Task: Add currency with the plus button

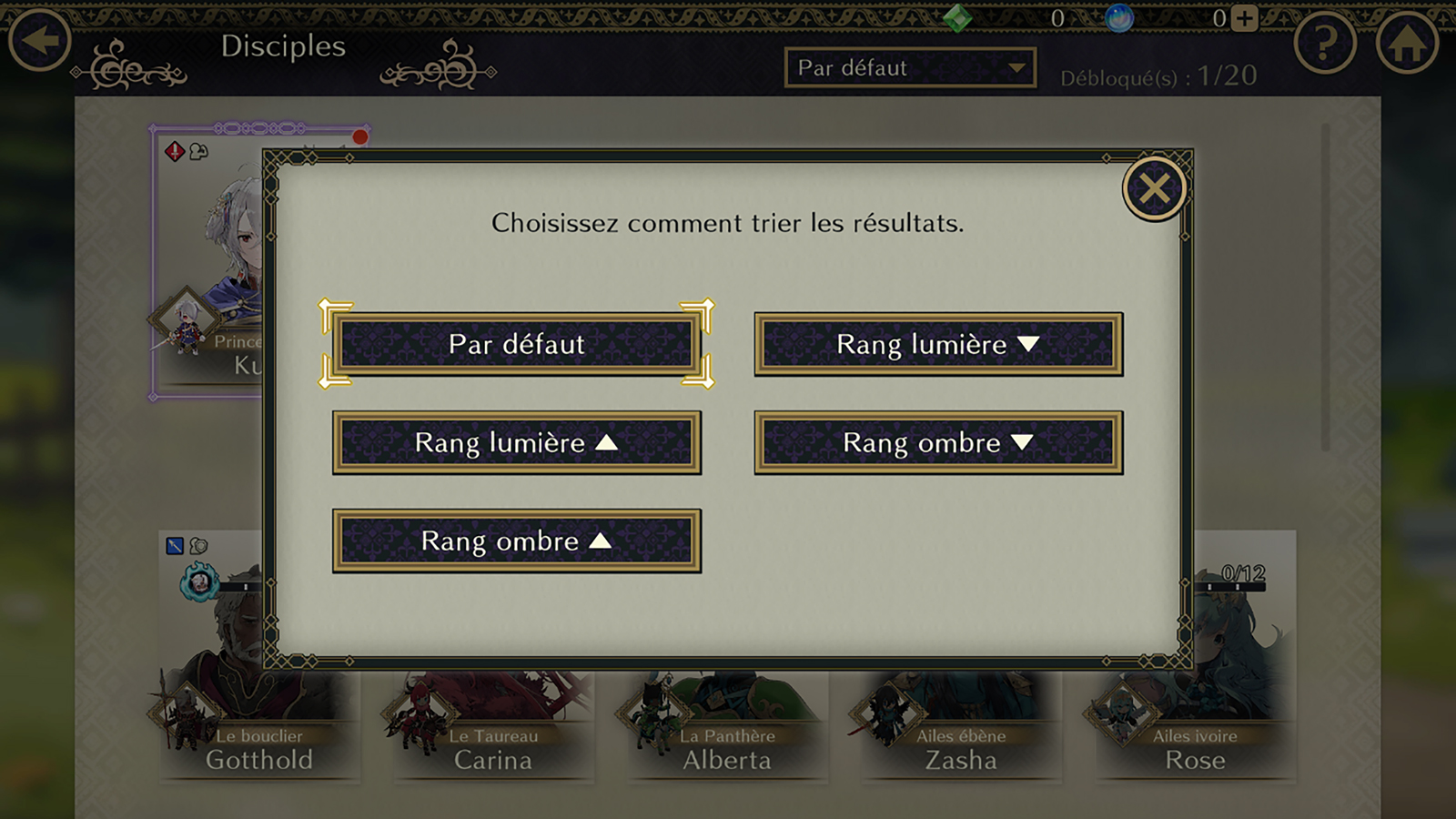Action: click(x=1245, y=18)
